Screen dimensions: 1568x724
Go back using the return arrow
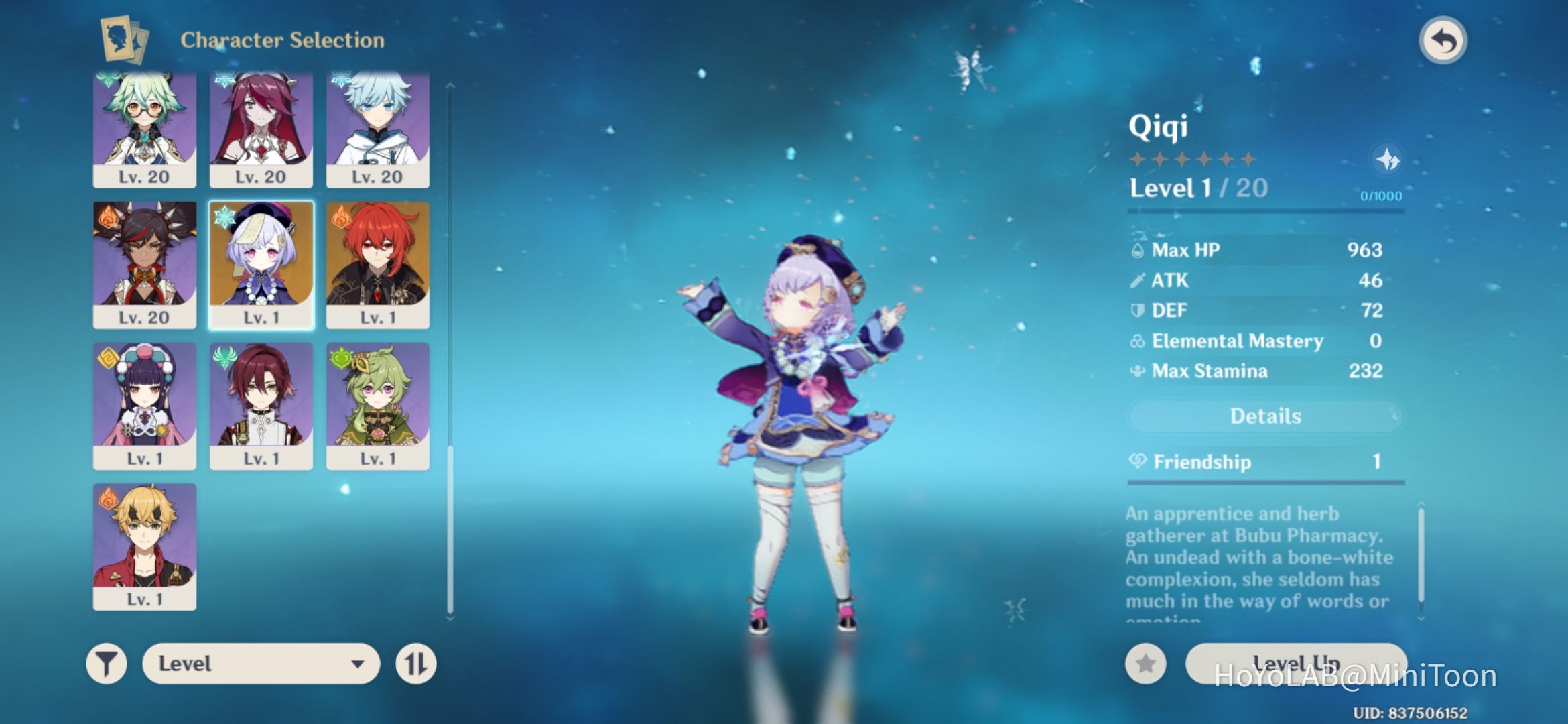(x=1445, y=40)
